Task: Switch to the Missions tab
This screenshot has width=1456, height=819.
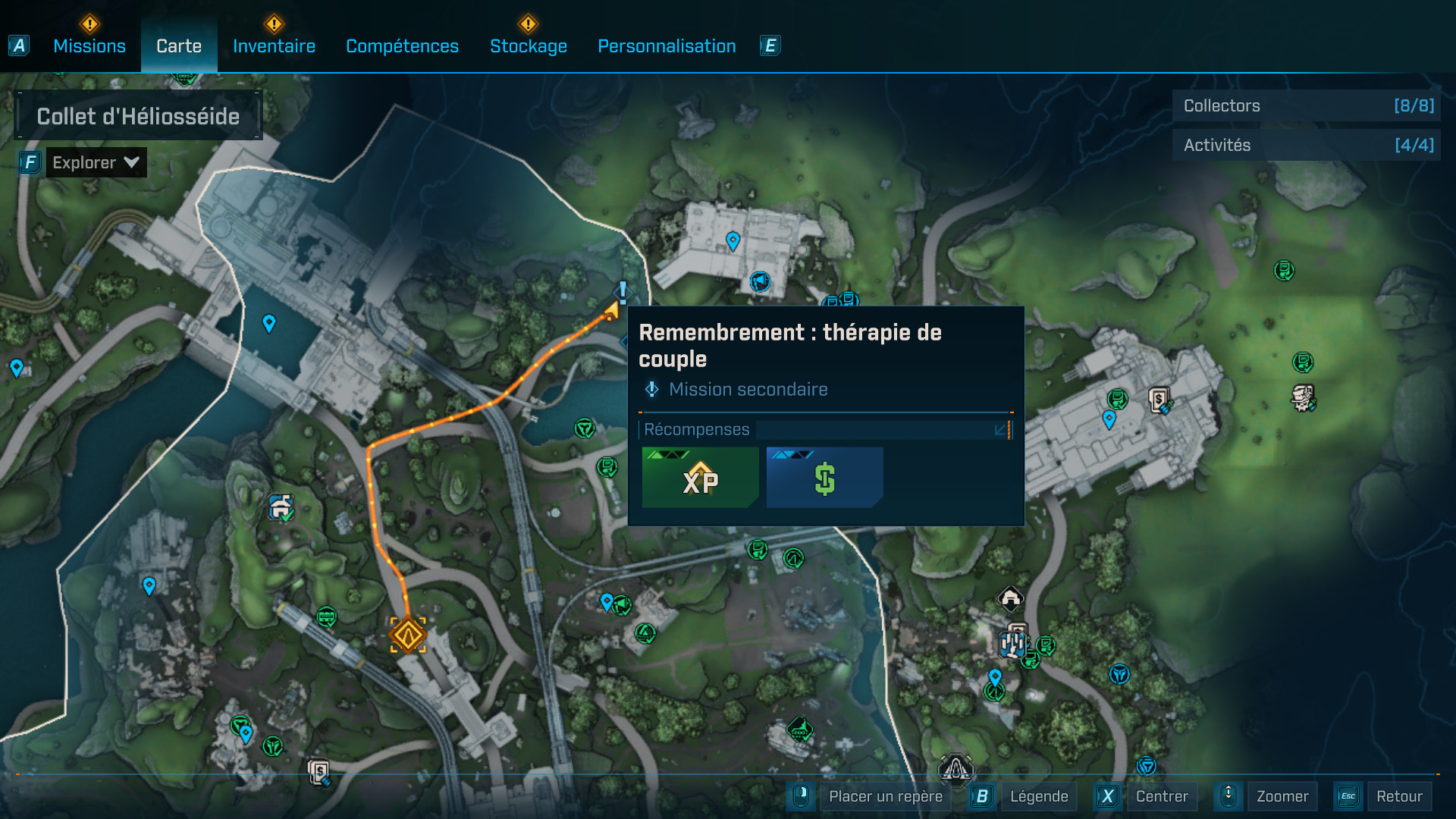Action: tap(89, 46)
